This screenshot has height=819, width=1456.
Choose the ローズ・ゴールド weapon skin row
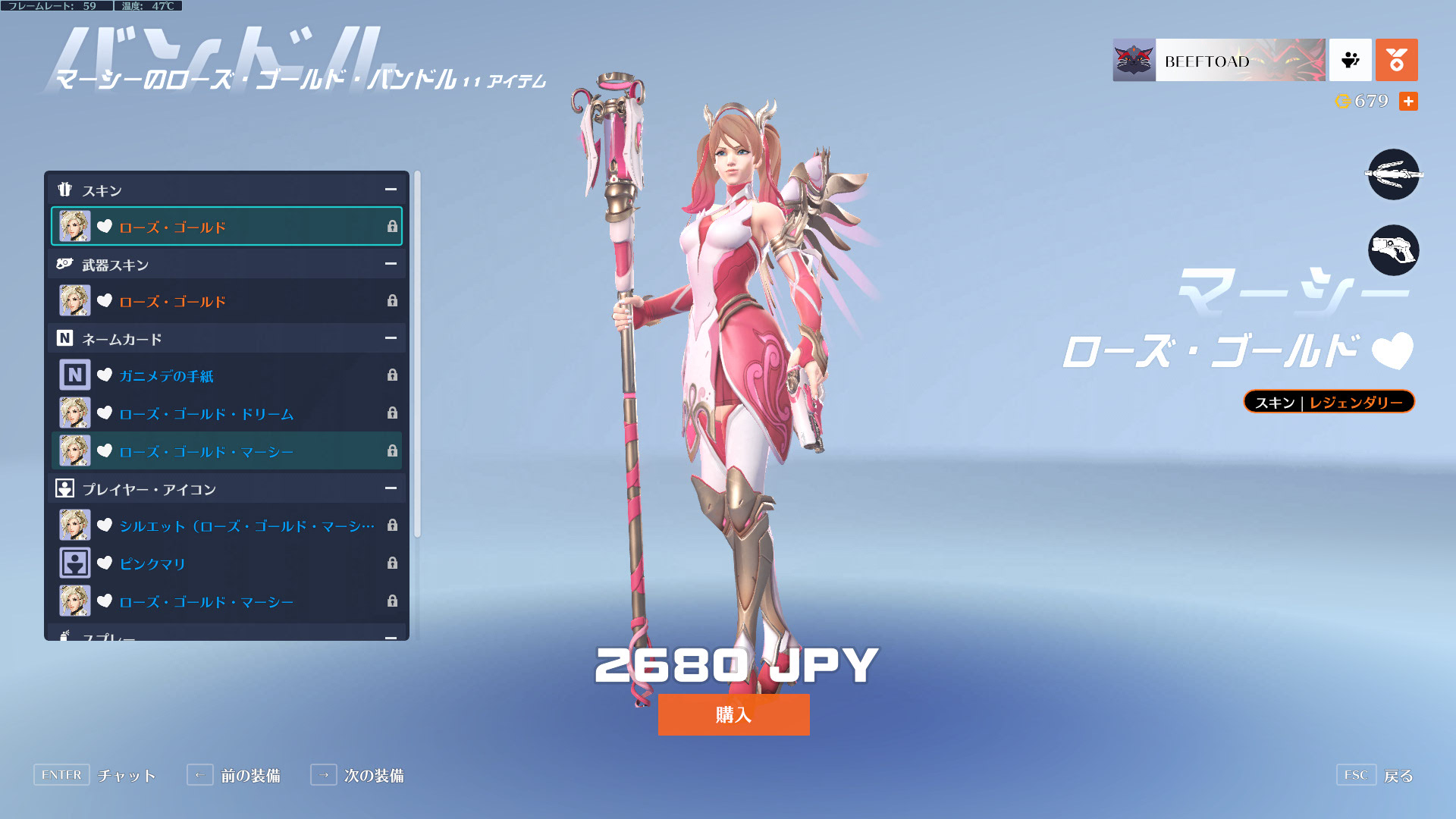[x=226, y=301]
